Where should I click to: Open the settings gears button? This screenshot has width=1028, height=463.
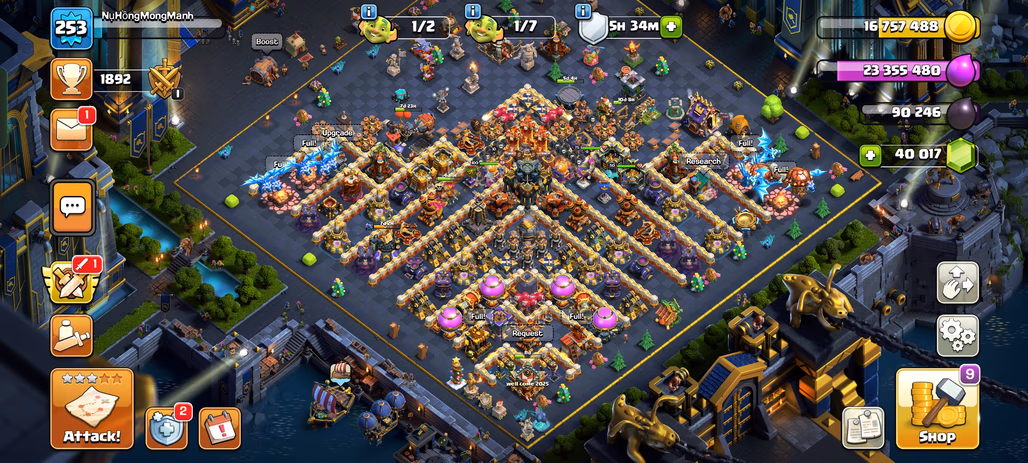coord(957,335)
